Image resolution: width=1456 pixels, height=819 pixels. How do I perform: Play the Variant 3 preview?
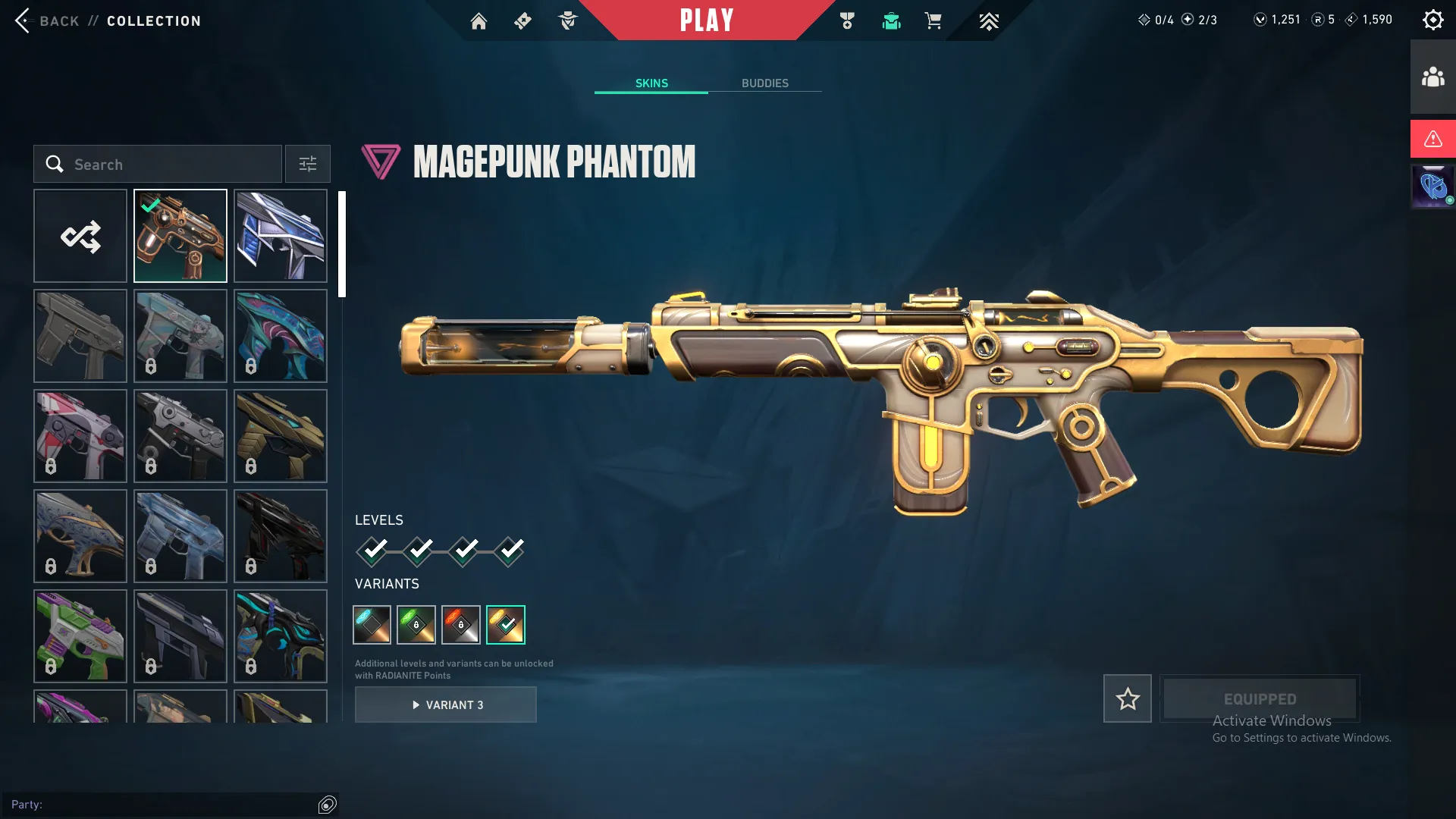point(446,704)
